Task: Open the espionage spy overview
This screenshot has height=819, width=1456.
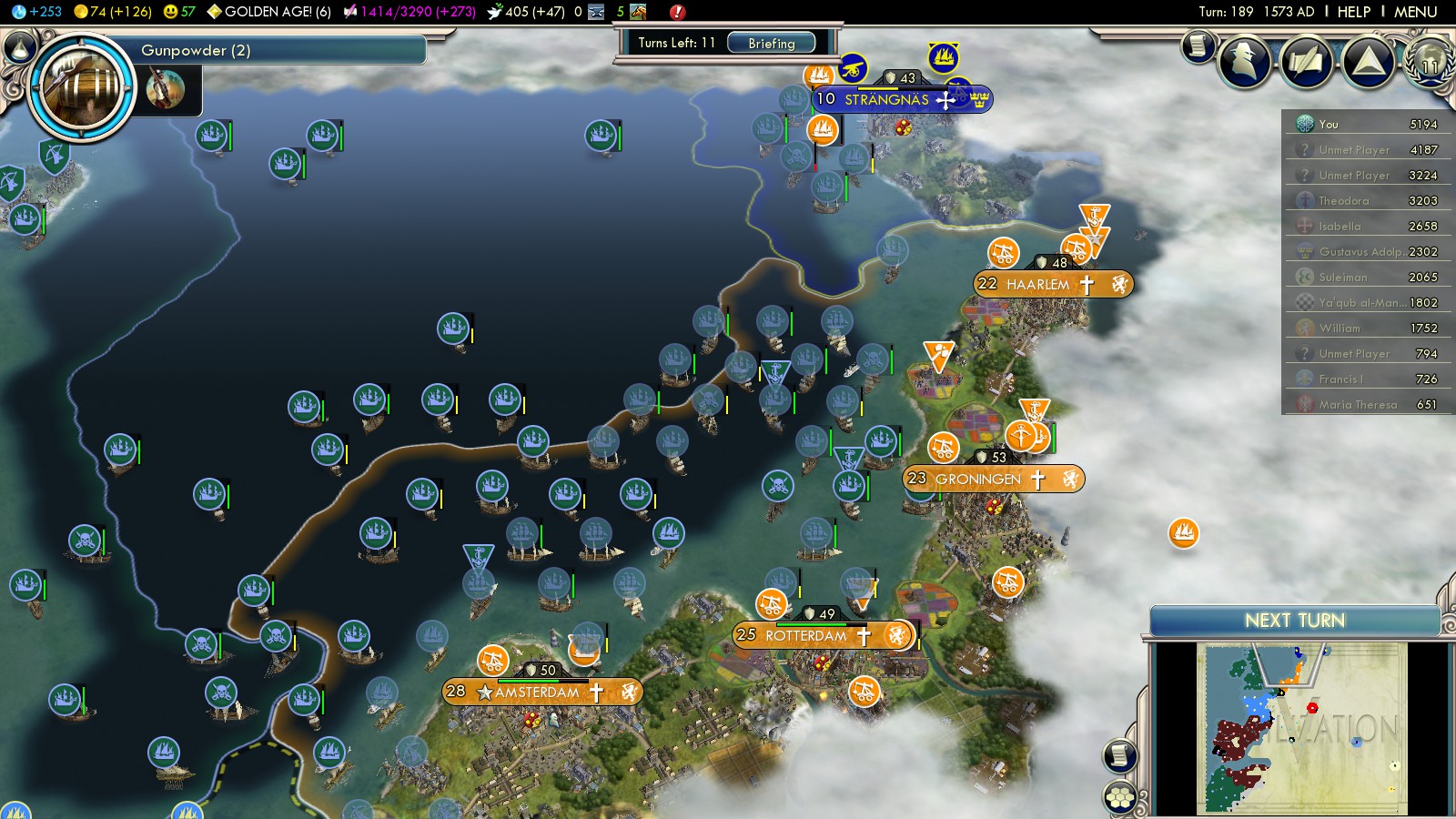Action: point(1244,62)
